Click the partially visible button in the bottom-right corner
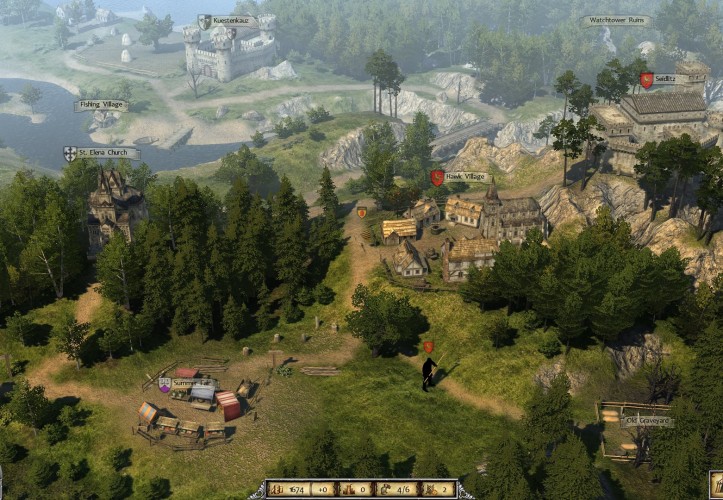The image size is (723, 500). click(716, 486)
